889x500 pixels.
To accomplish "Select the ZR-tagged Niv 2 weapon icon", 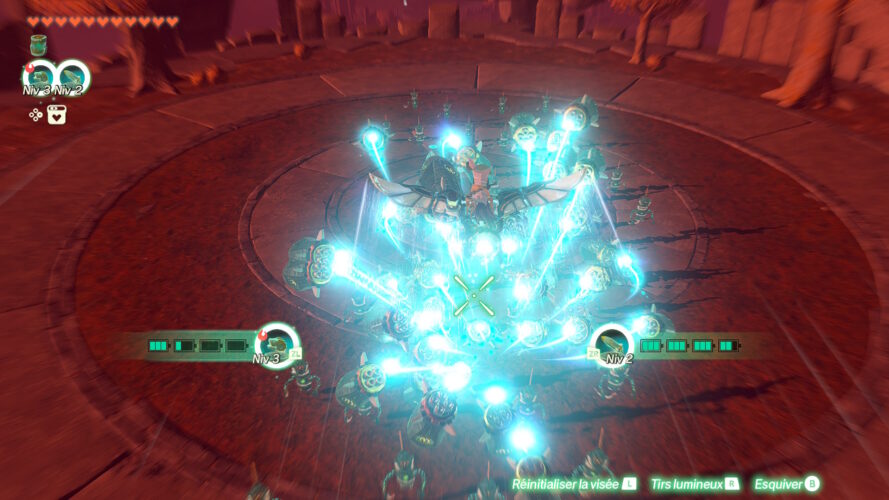I will point(610,343).
